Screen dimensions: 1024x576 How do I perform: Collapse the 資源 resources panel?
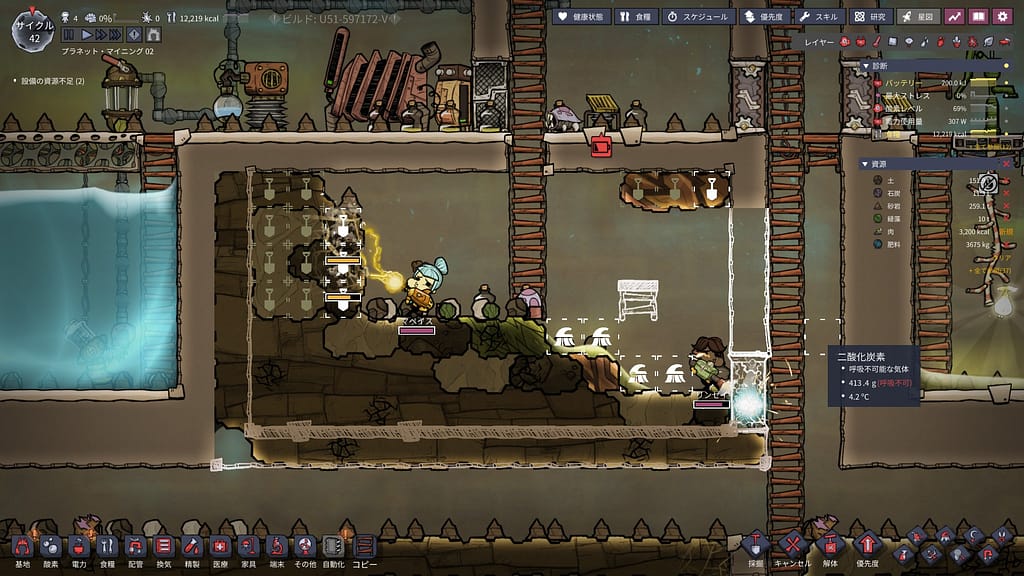(x=866, y=163)
